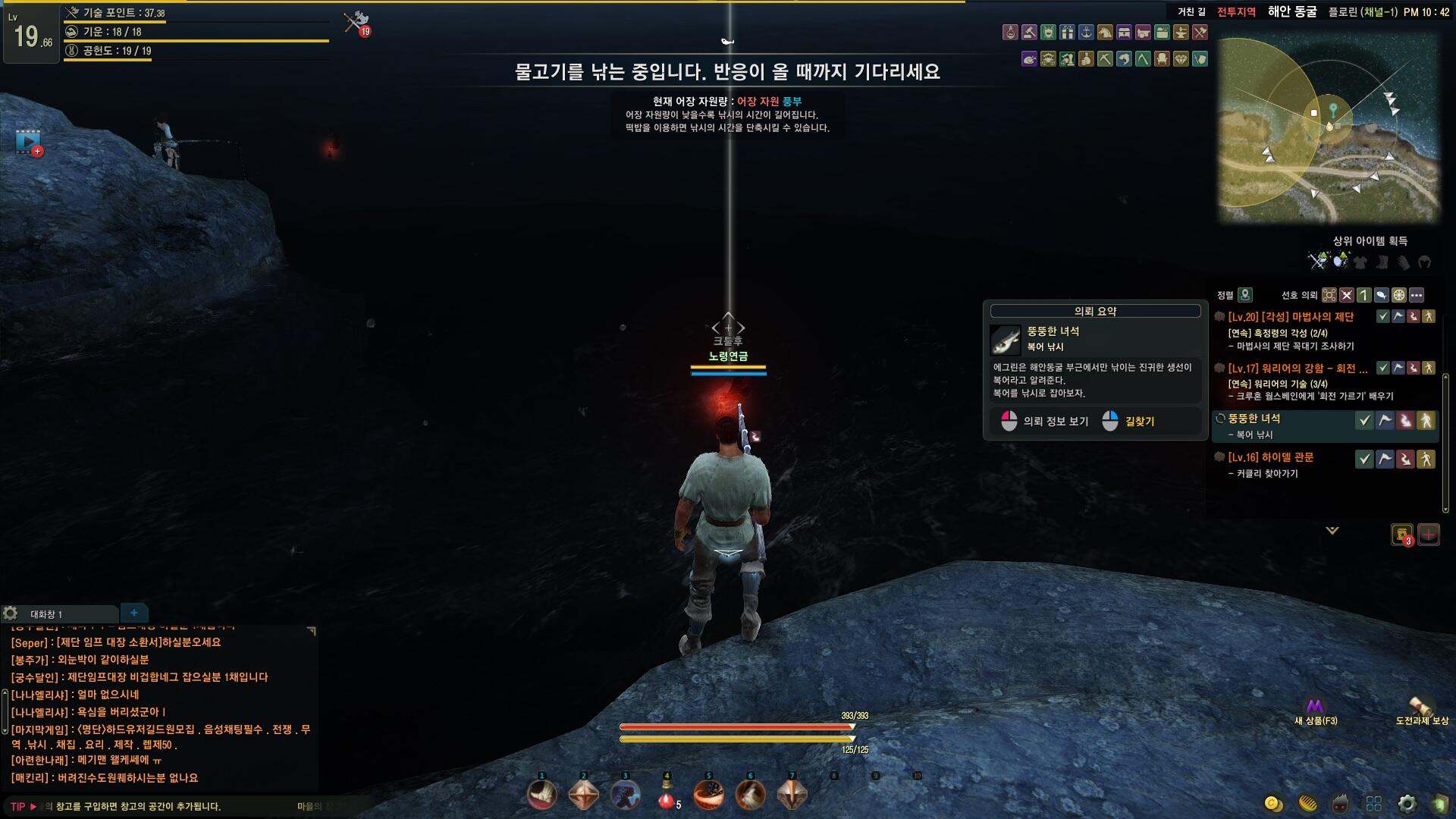Open the four-squares menu grid icon
1456x819 pixels.
[x=1373, y=804]
